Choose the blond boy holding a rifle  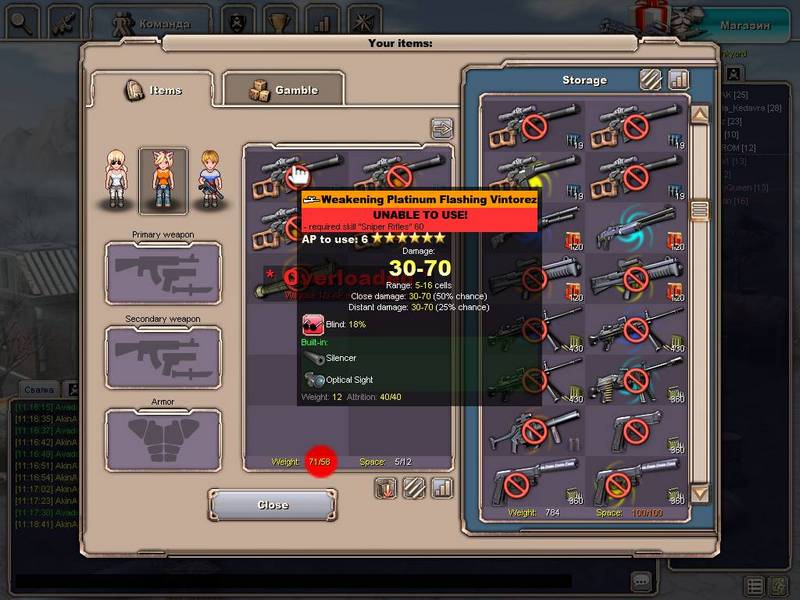coord(209,180)
